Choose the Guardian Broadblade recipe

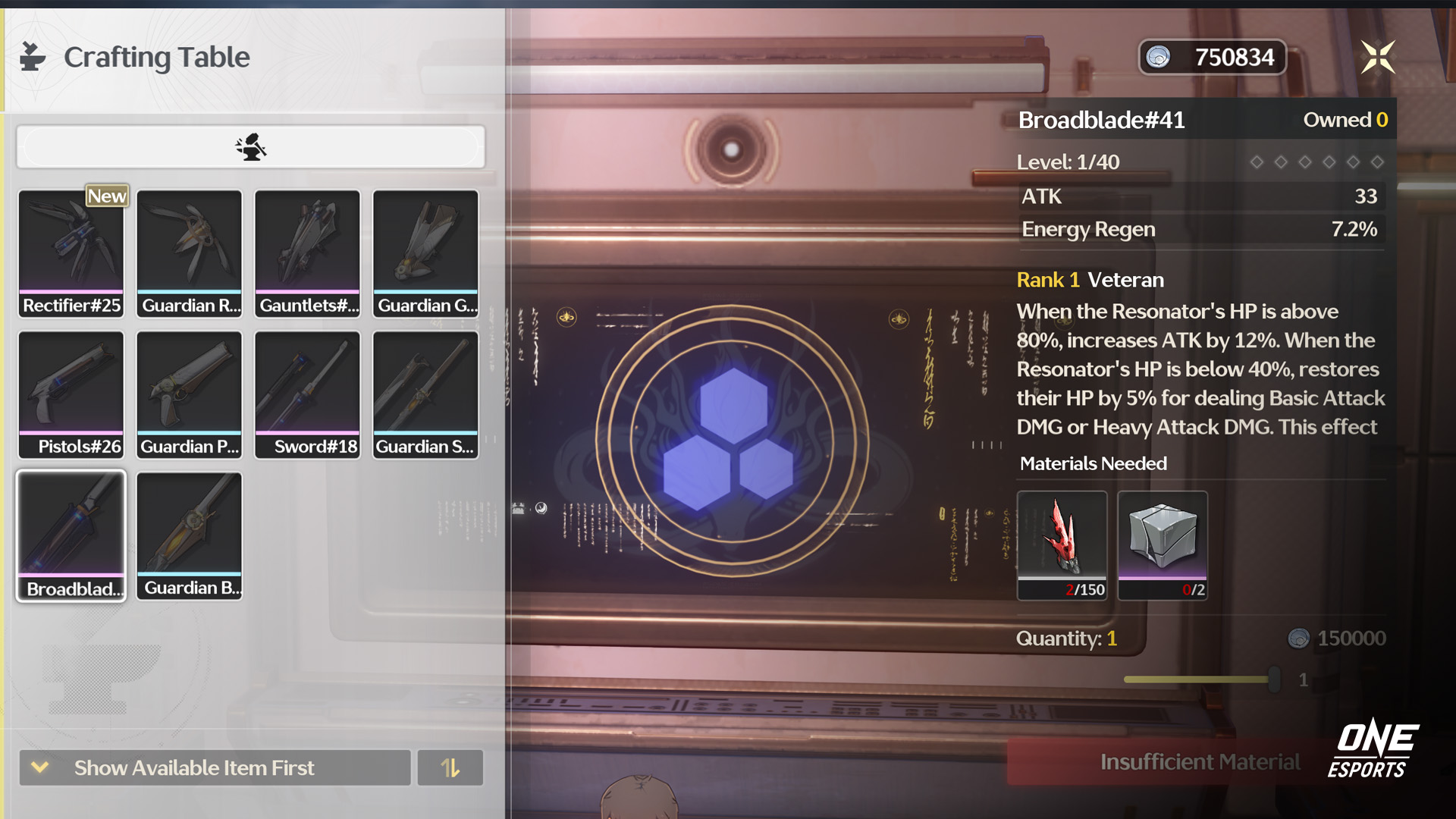coord(190,535)
